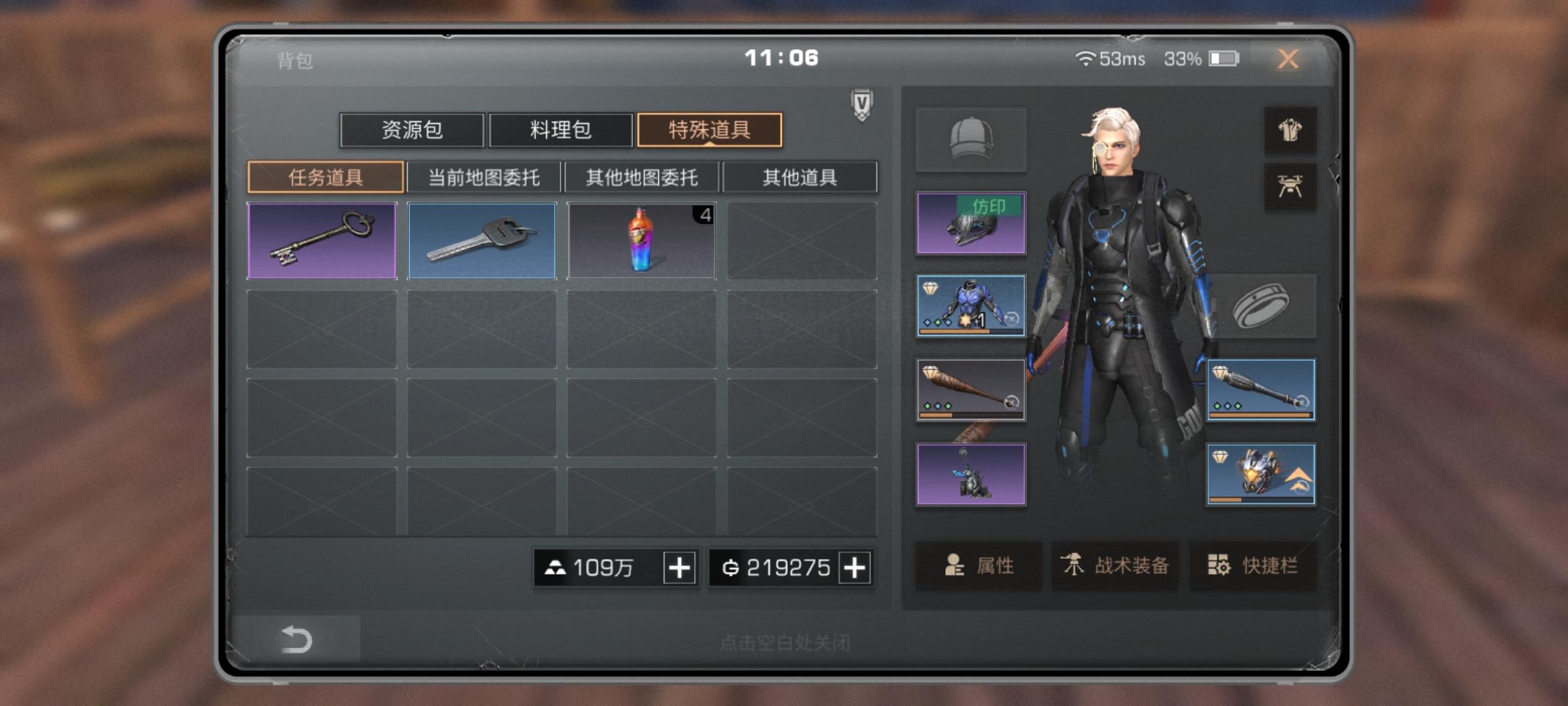1568x706 pixels.
Task: Open the 仿印 backpack equipment slot
Action: pyautogui.click(x=971, y=222)
